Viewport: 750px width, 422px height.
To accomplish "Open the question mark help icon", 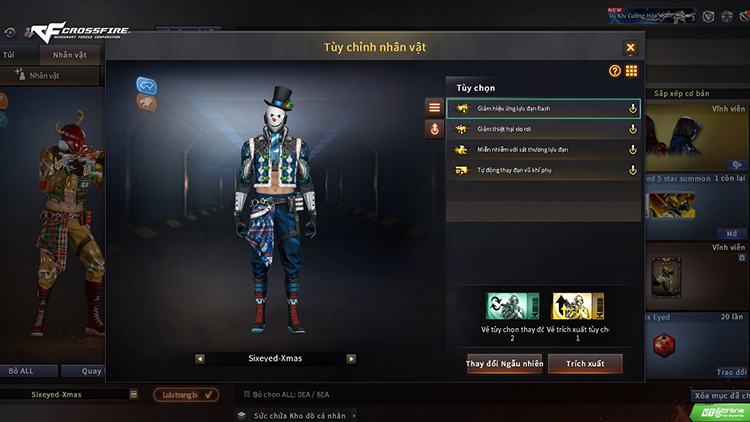I will (615, 71).
